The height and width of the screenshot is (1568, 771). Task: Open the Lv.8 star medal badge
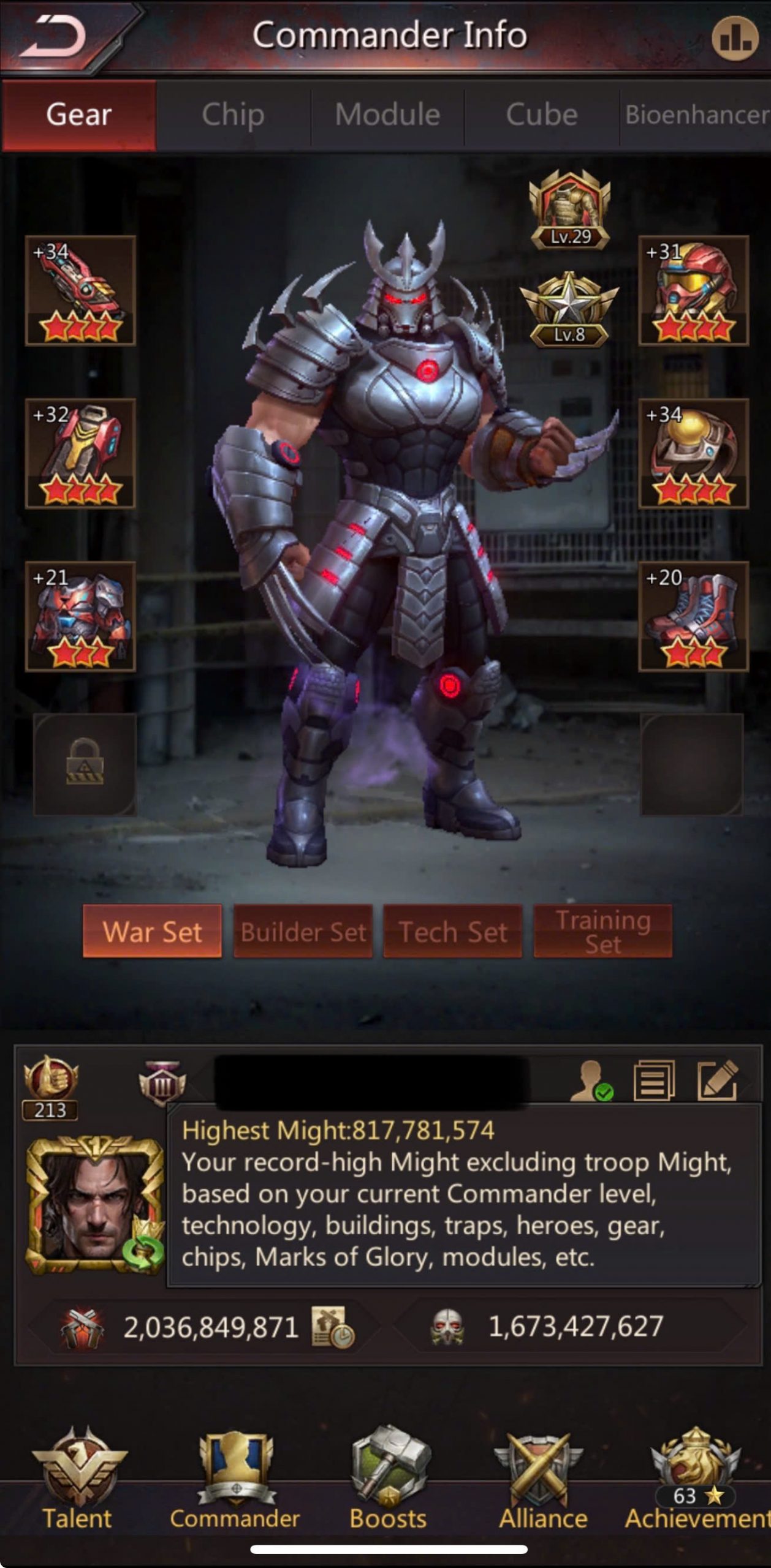pos(570,310)
